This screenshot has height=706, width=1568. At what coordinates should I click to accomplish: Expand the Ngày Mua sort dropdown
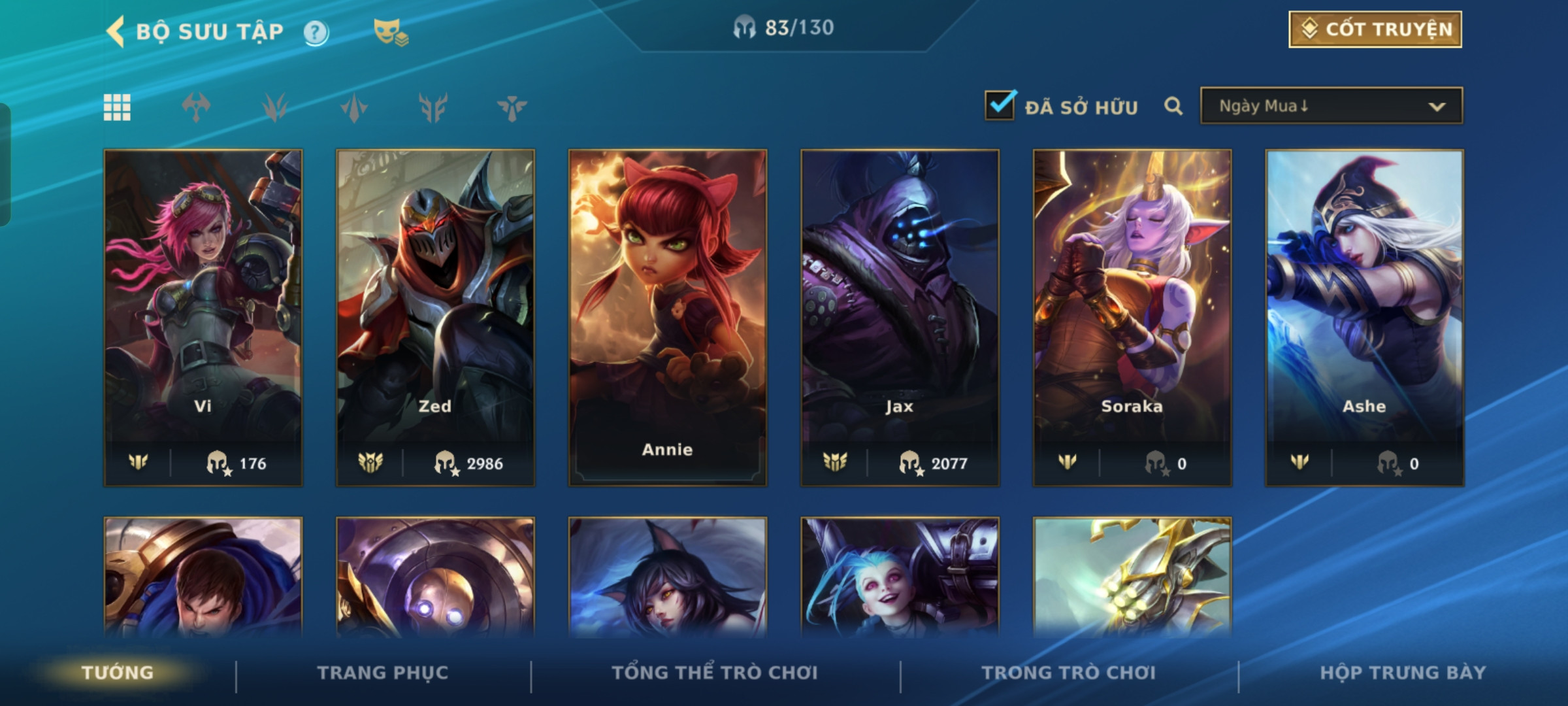pos(1331,106)
